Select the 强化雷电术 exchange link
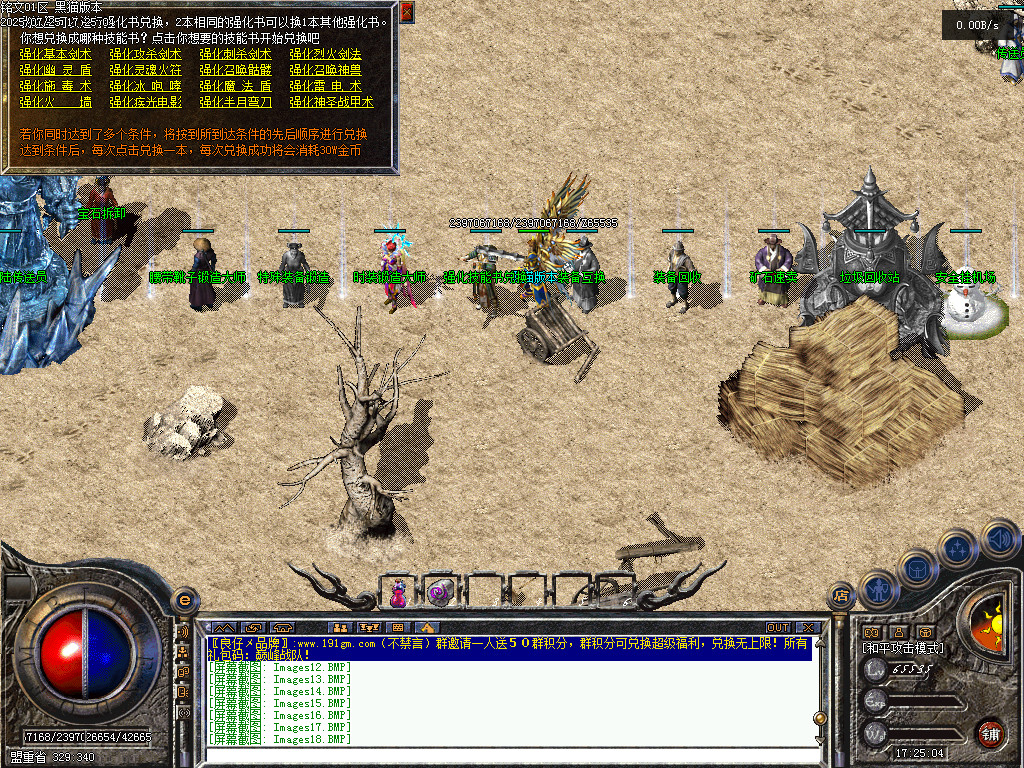Image resolution: width=1024 pixels, height=768 pixels. (325, 86)
